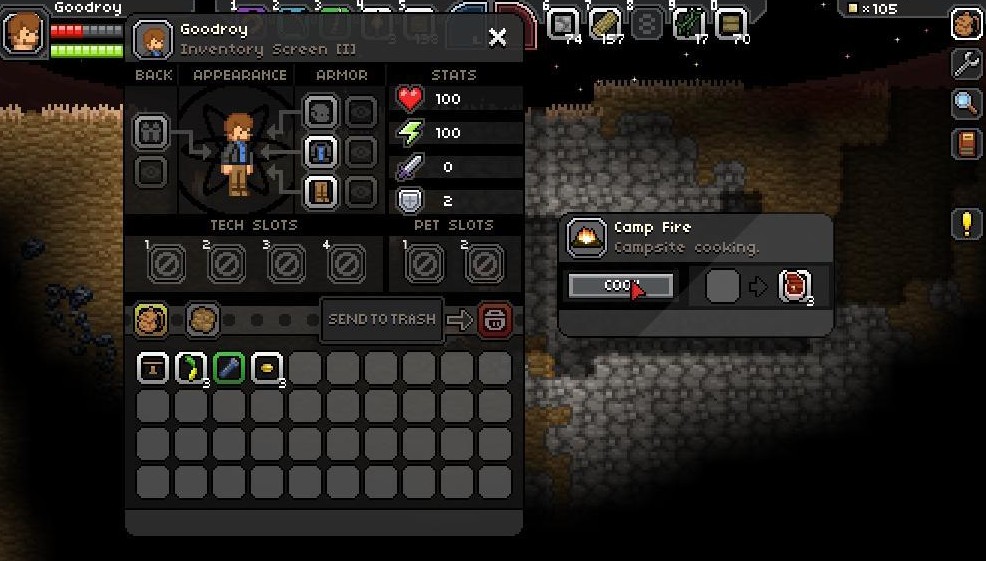Select the cooked meat output slot
Screen dimensions: 986x561
click(x=794, y=286)
